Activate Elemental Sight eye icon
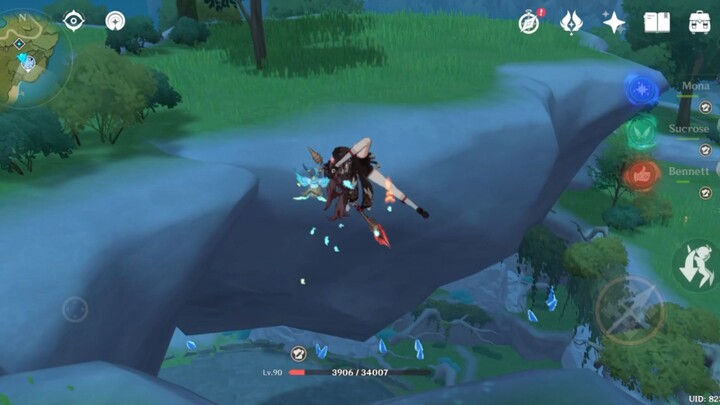This screenshot has height=405, width=720. click(x=74, y=21)
